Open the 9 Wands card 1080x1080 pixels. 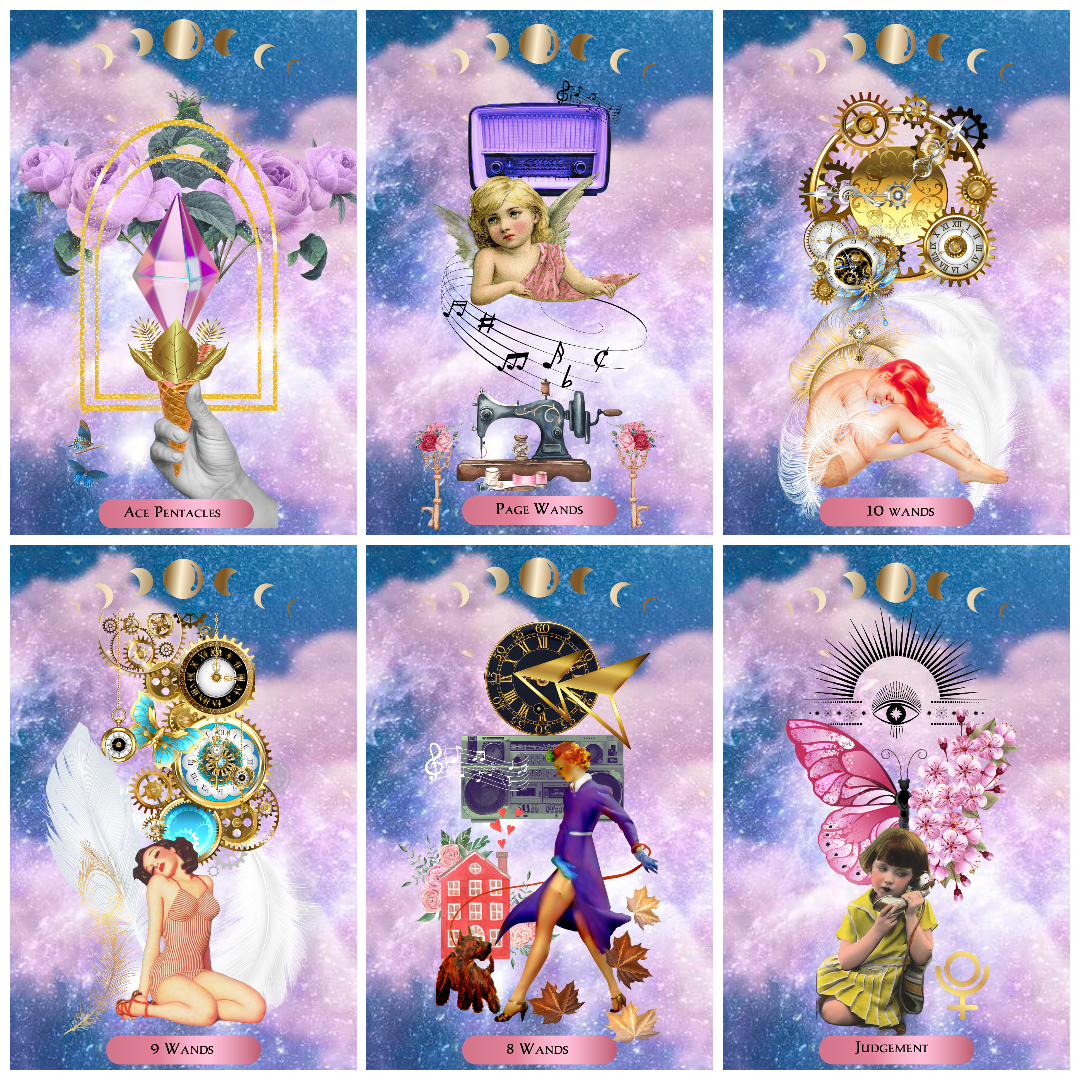coord(183,806)
